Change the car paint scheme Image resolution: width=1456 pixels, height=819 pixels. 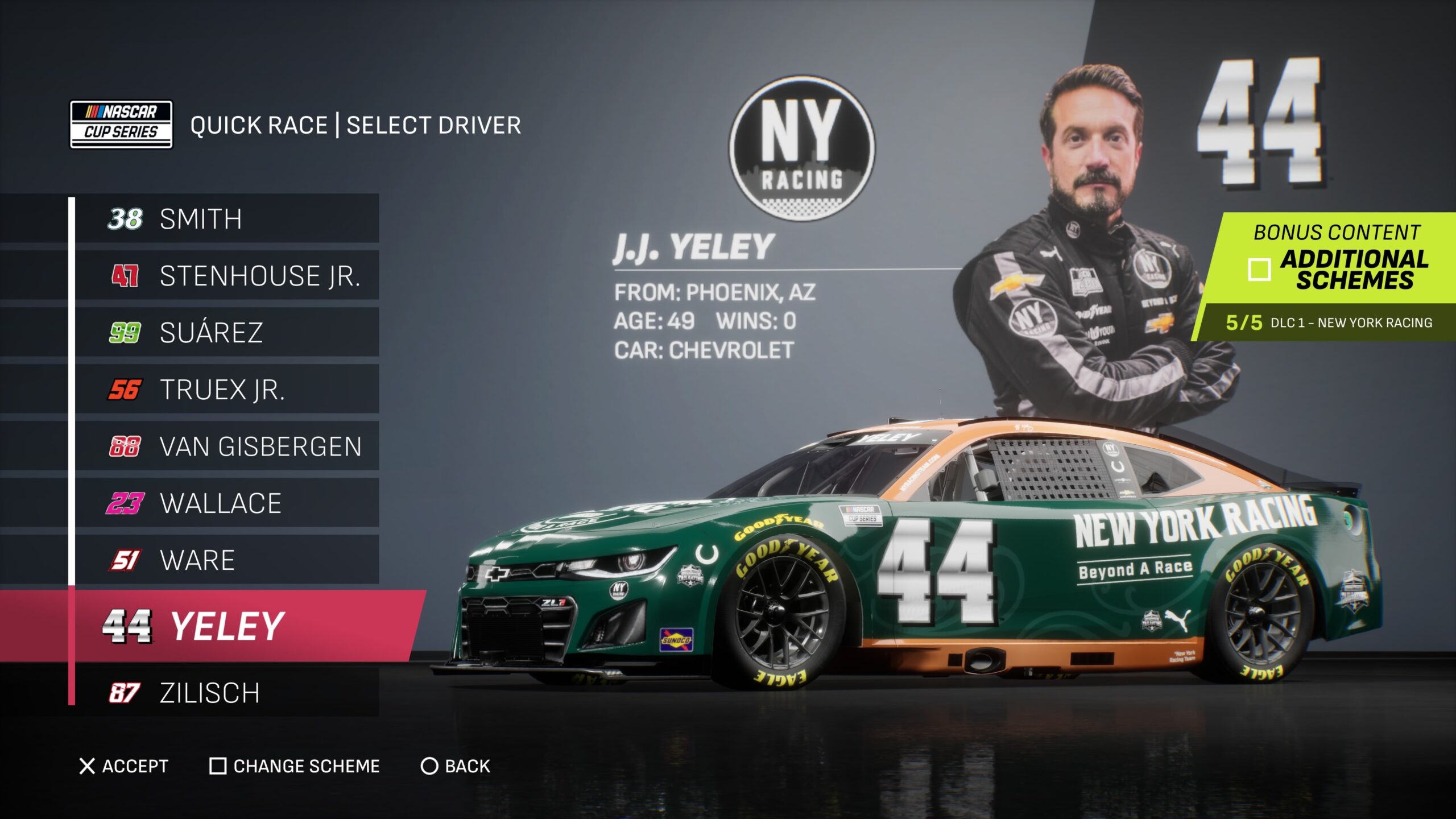click(295, 766)
